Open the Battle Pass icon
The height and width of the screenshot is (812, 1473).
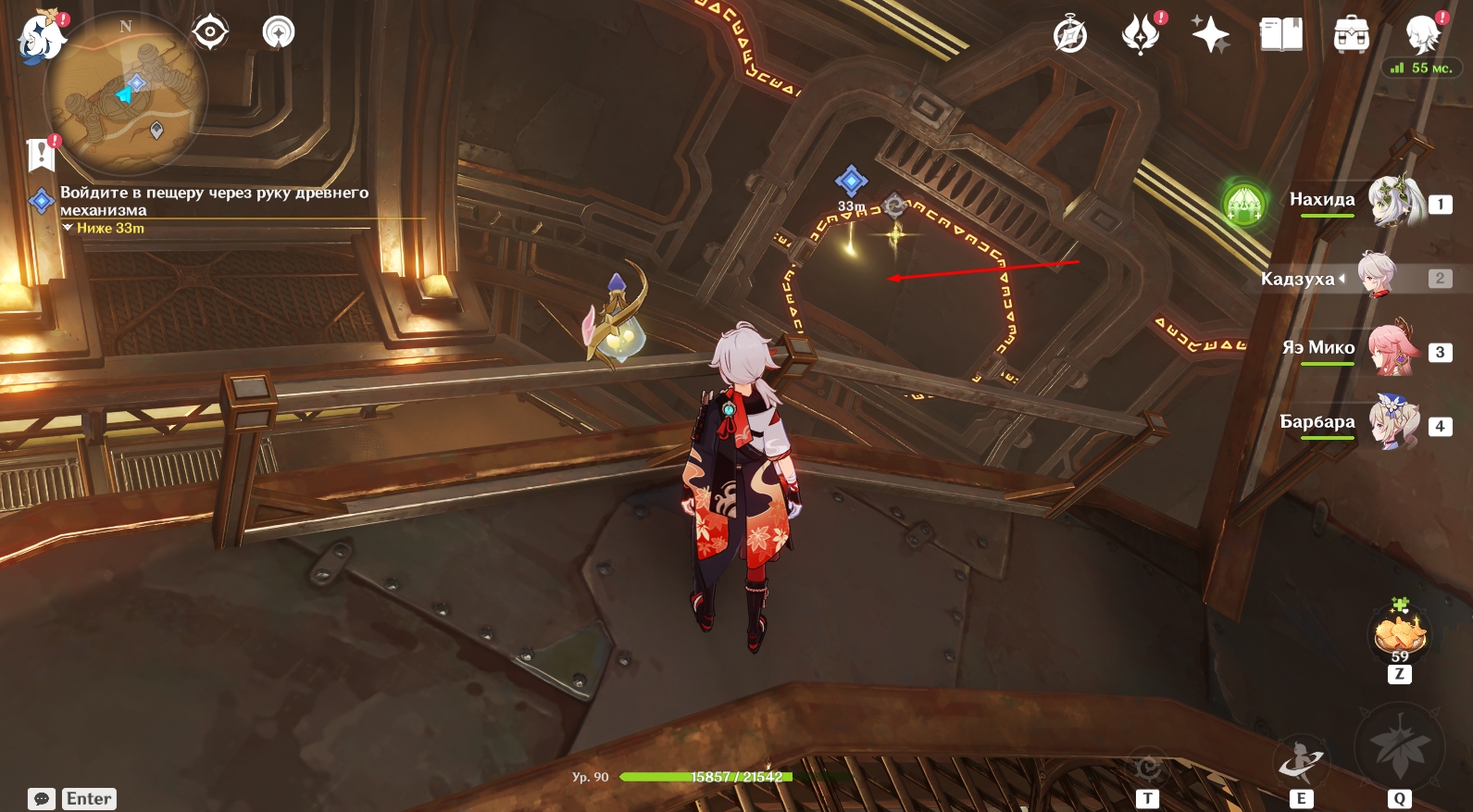pos(1141,35)
